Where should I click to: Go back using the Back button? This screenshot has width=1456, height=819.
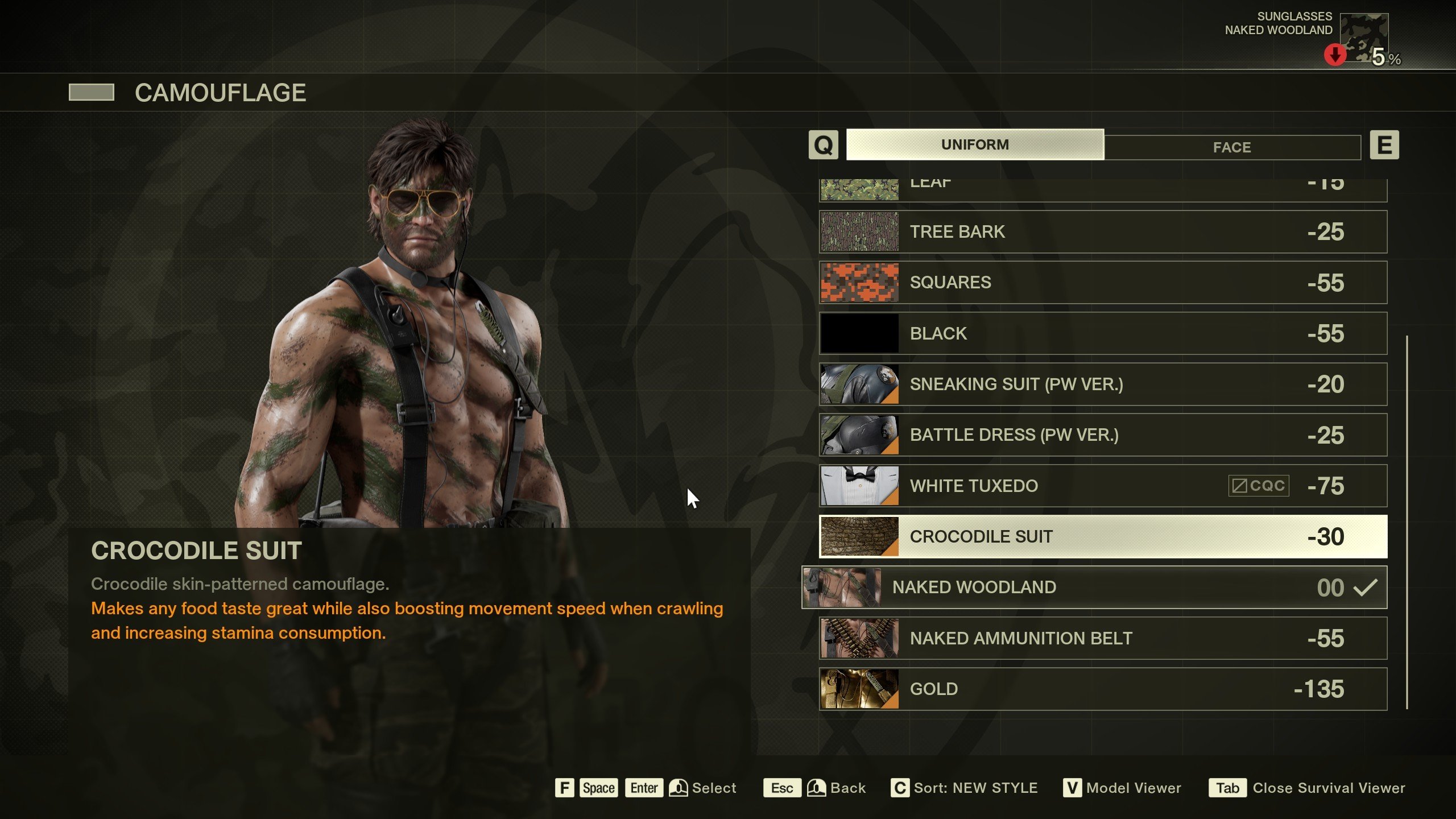pos(847,788)
